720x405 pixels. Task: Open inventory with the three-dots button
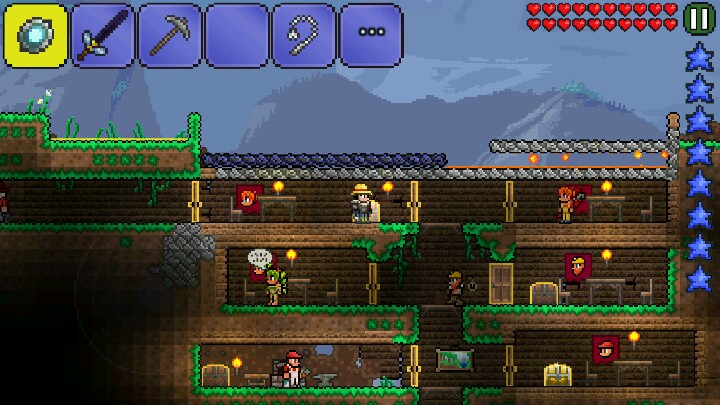tap(371, 35)
